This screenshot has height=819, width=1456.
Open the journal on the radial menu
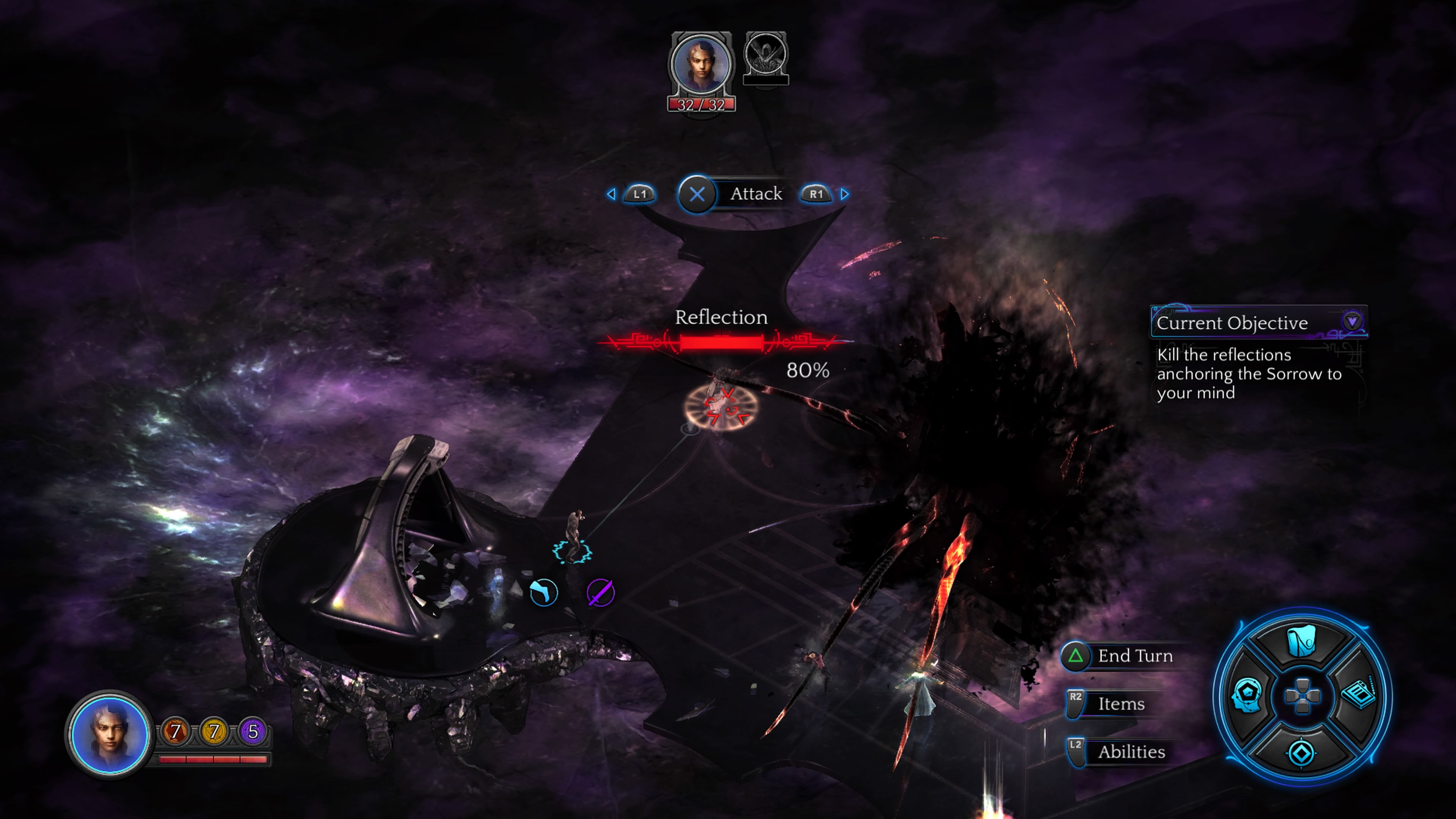pyautogui.click(x=1358, y=694)
